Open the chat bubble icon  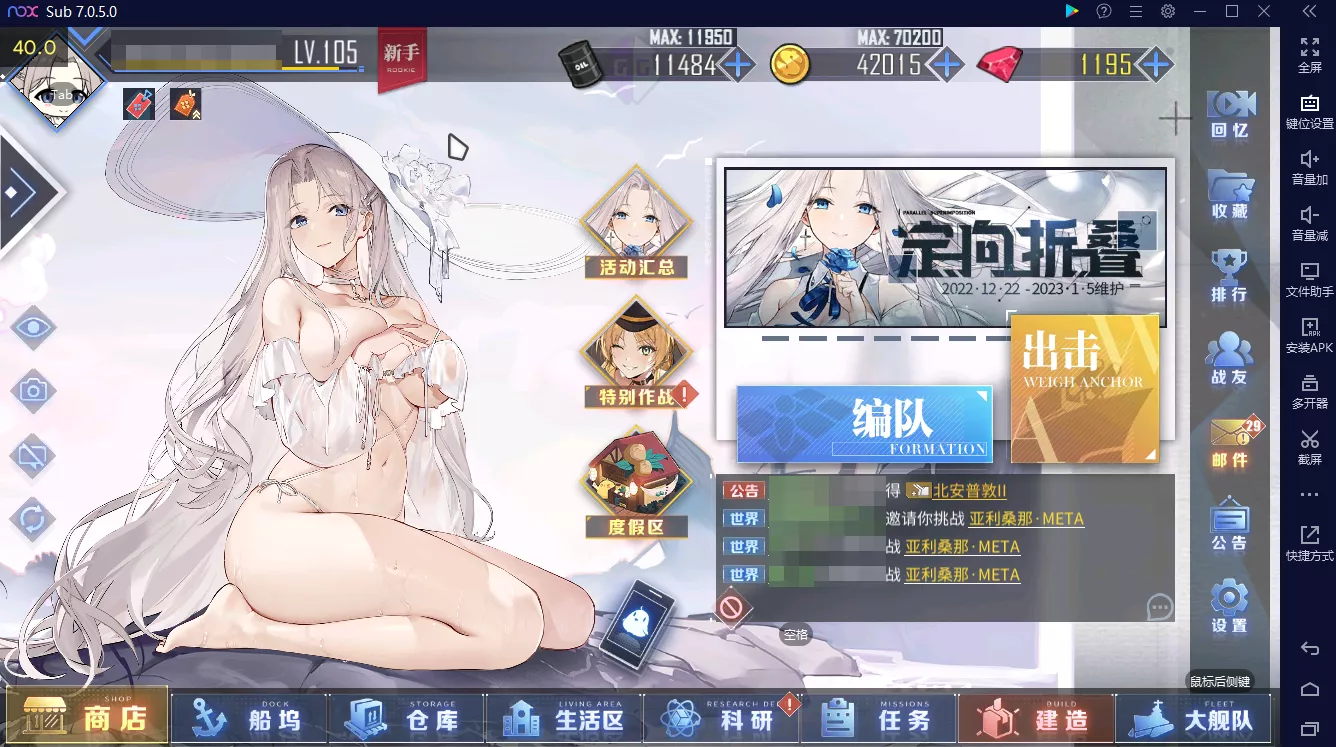coord(1160,607)
